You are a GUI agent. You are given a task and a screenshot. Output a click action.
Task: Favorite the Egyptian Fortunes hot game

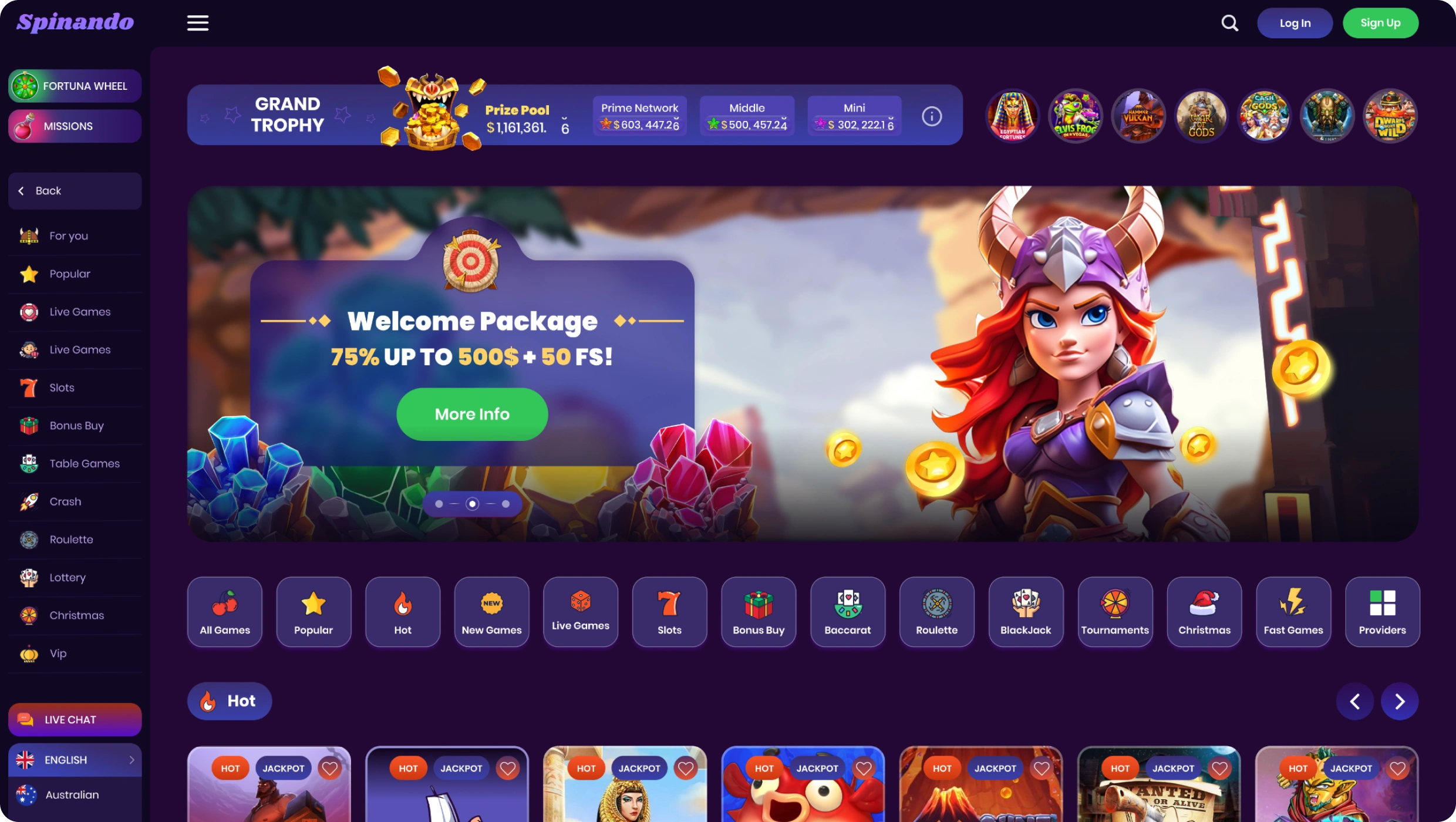[x=686, y=767]
